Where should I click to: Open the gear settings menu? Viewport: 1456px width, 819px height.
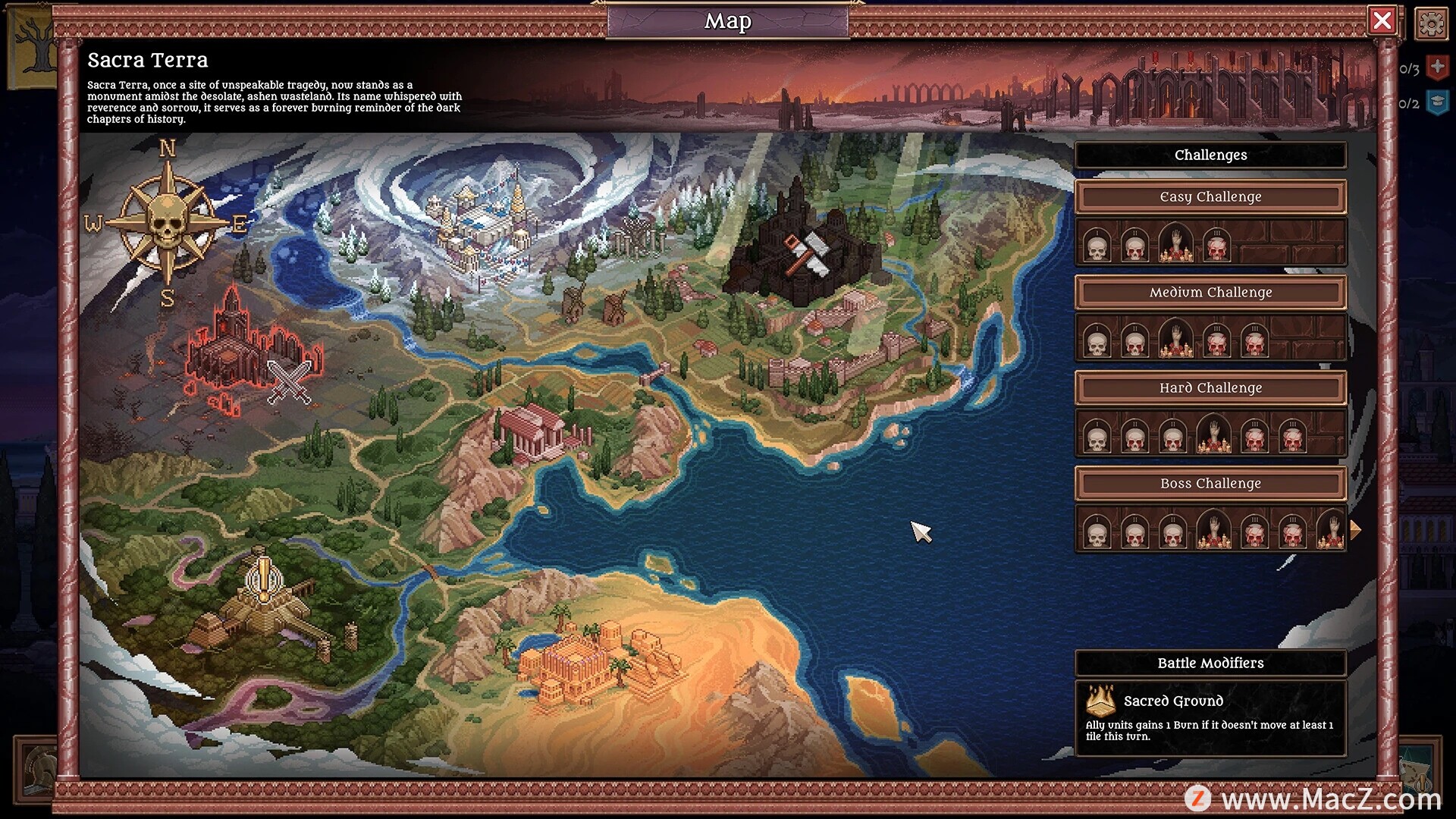pos(1431,24)
